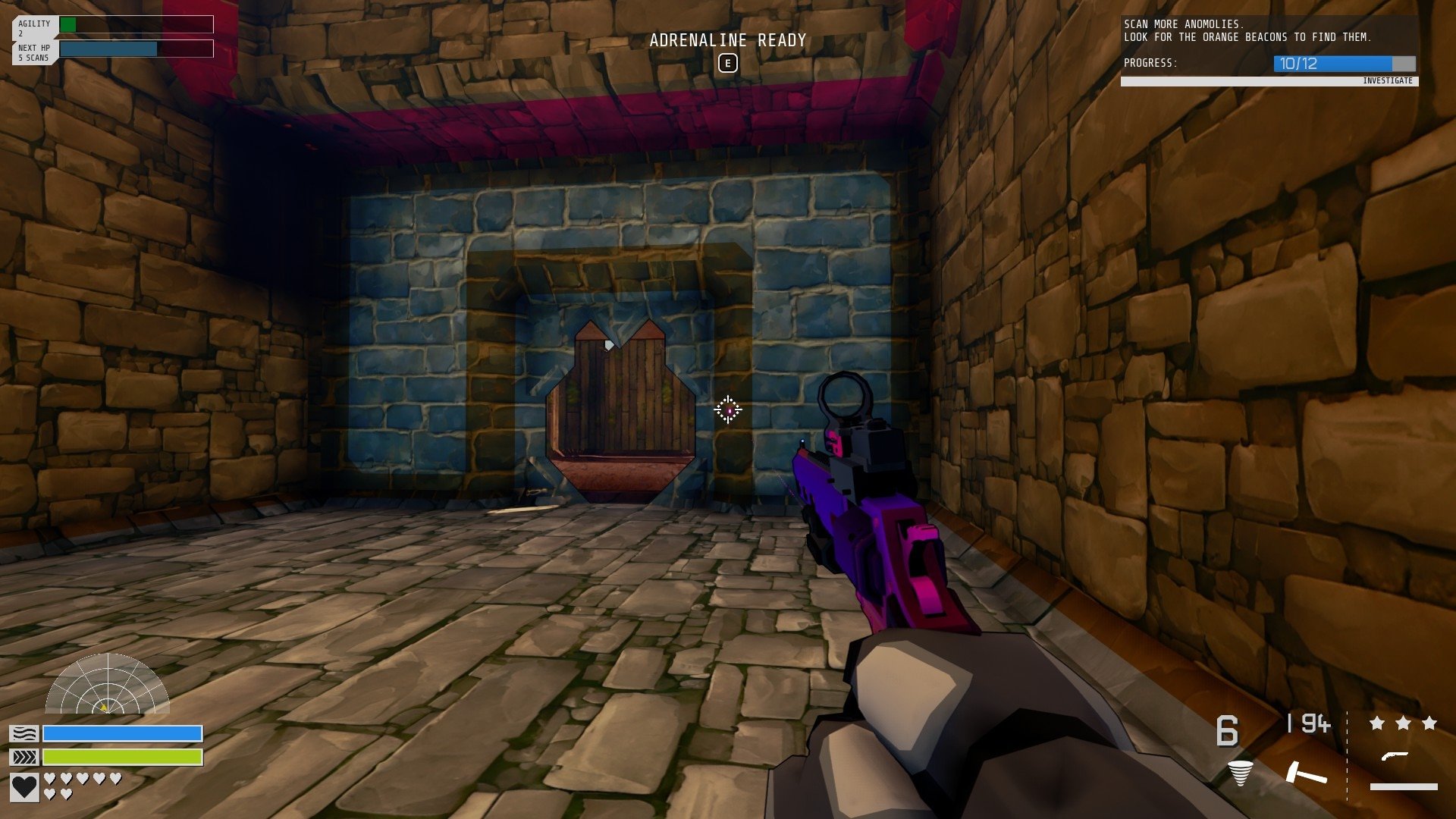Click the wavy lines status icon
Image resolution: width=1456 pixels, height=819 pixels.
24,733
